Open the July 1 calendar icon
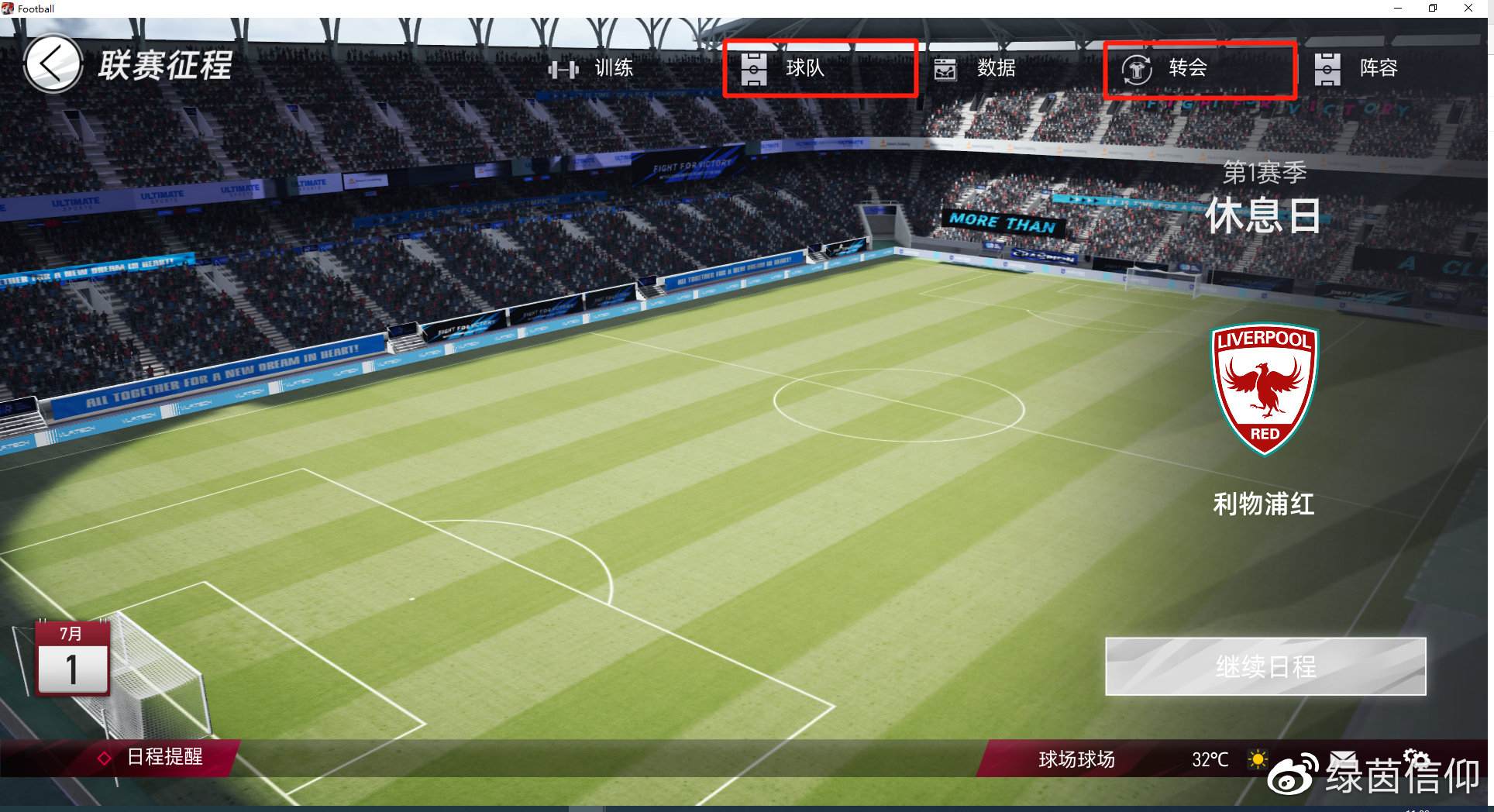1494x812 pixels. (x=72, y=658)
